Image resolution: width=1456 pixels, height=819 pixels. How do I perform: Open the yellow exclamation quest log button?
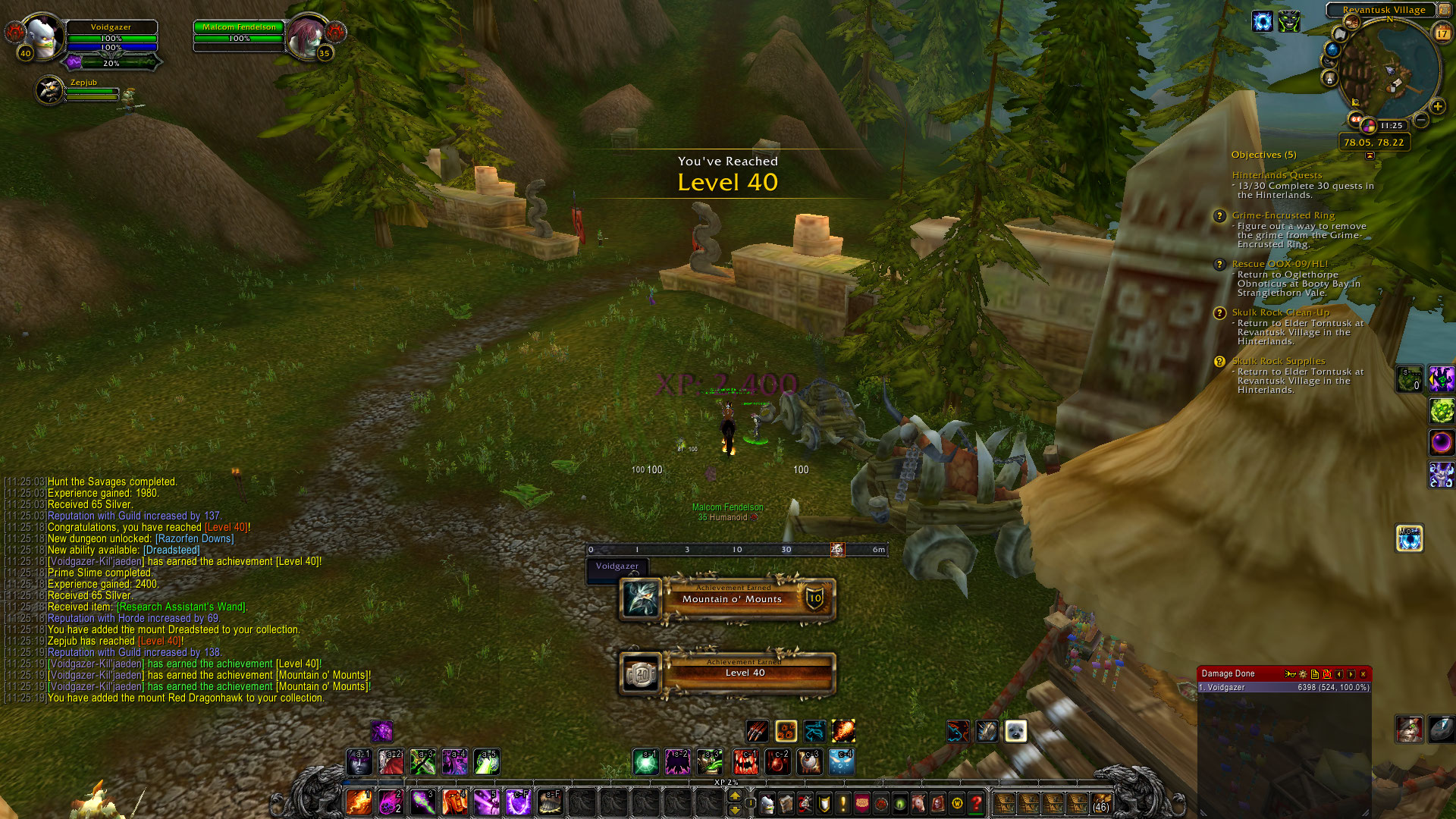click(x=843, y=802)
